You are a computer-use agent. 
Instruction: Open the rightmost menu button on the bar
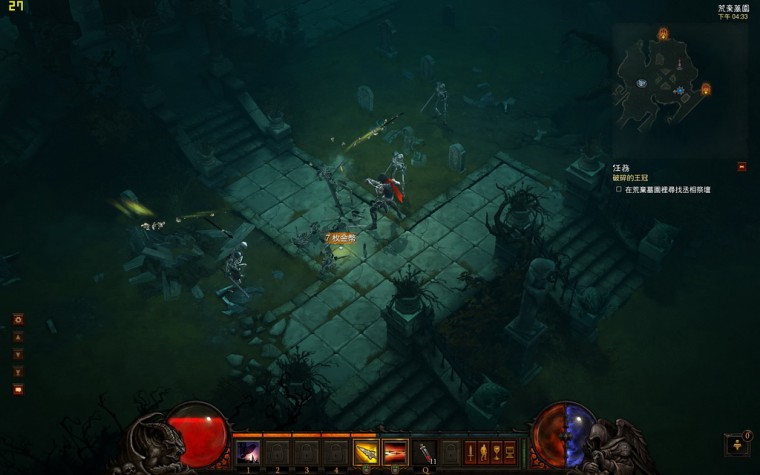(509, 452)
